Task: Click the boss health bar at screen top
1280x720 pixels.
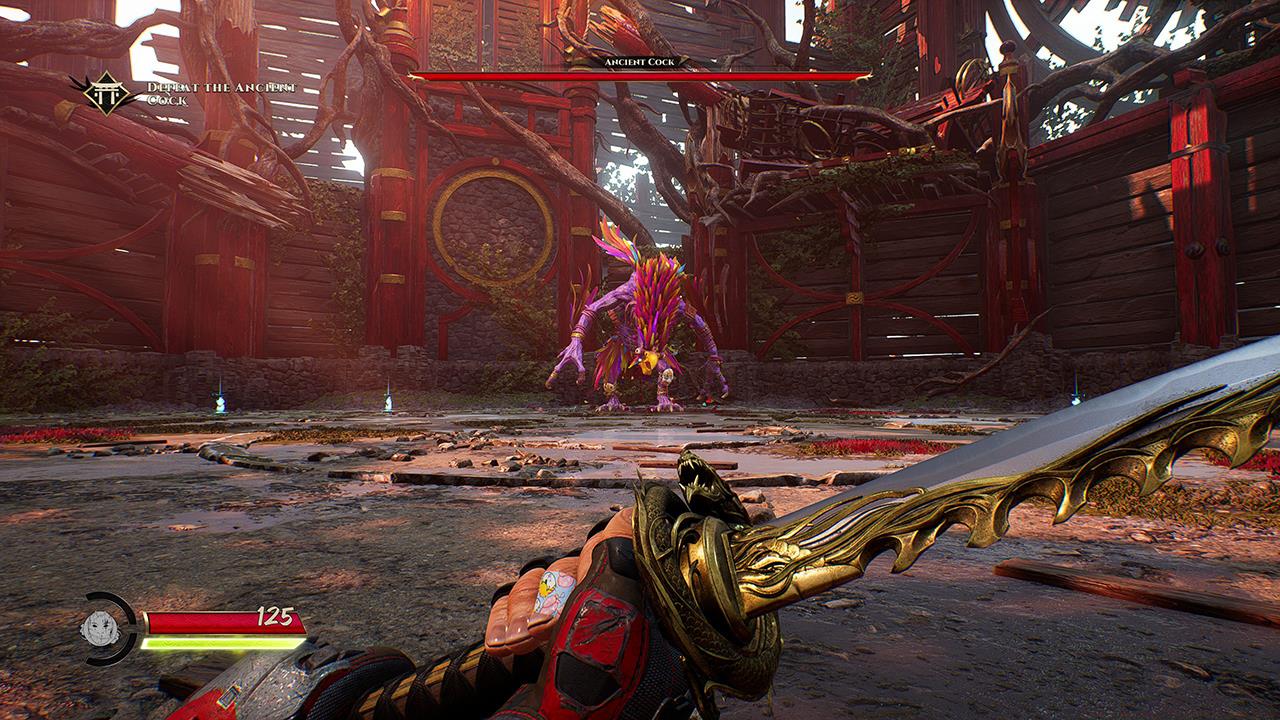Action: tap(640, 76)
